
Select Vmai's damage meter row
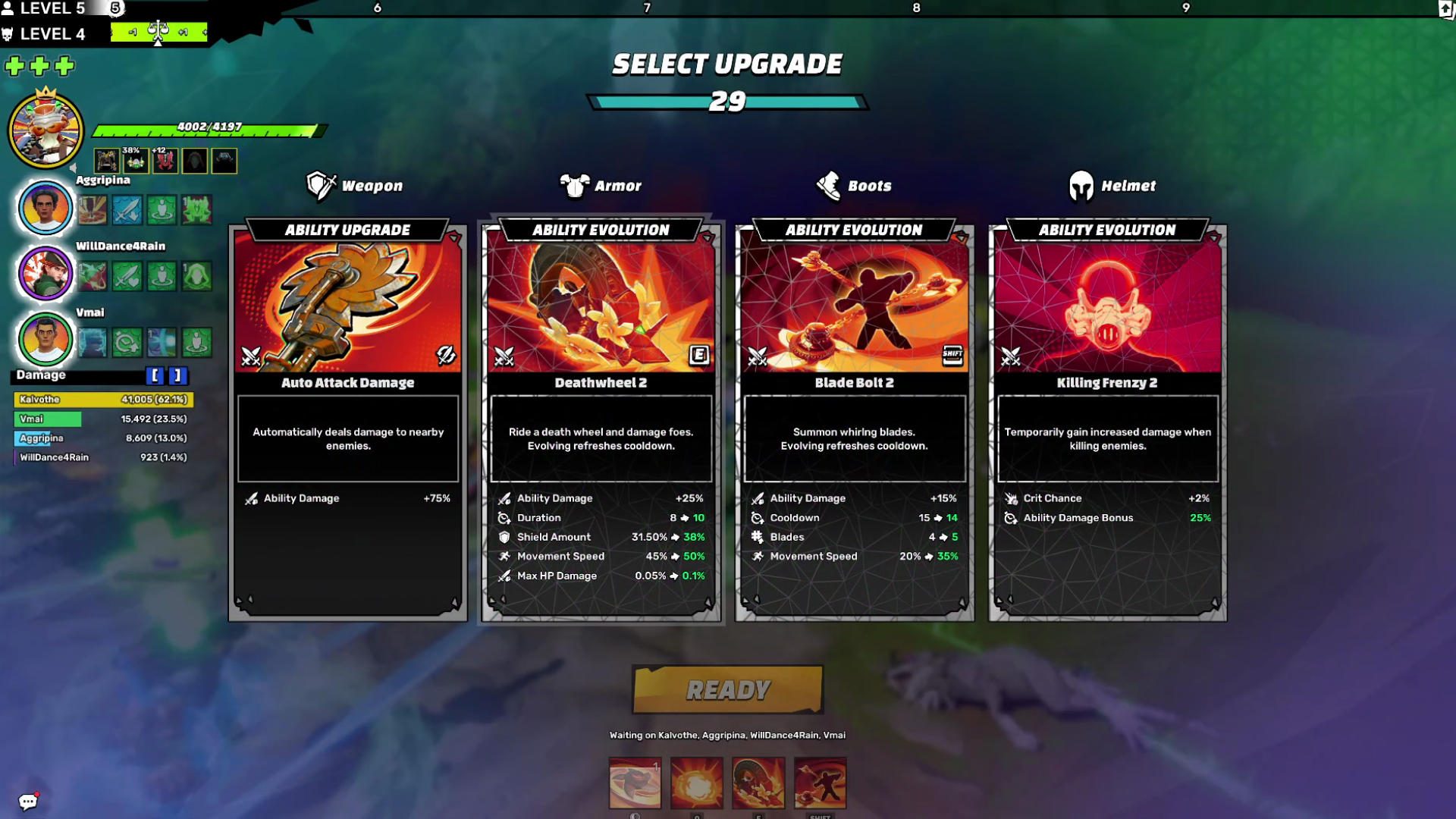click(x=103, y=419)
